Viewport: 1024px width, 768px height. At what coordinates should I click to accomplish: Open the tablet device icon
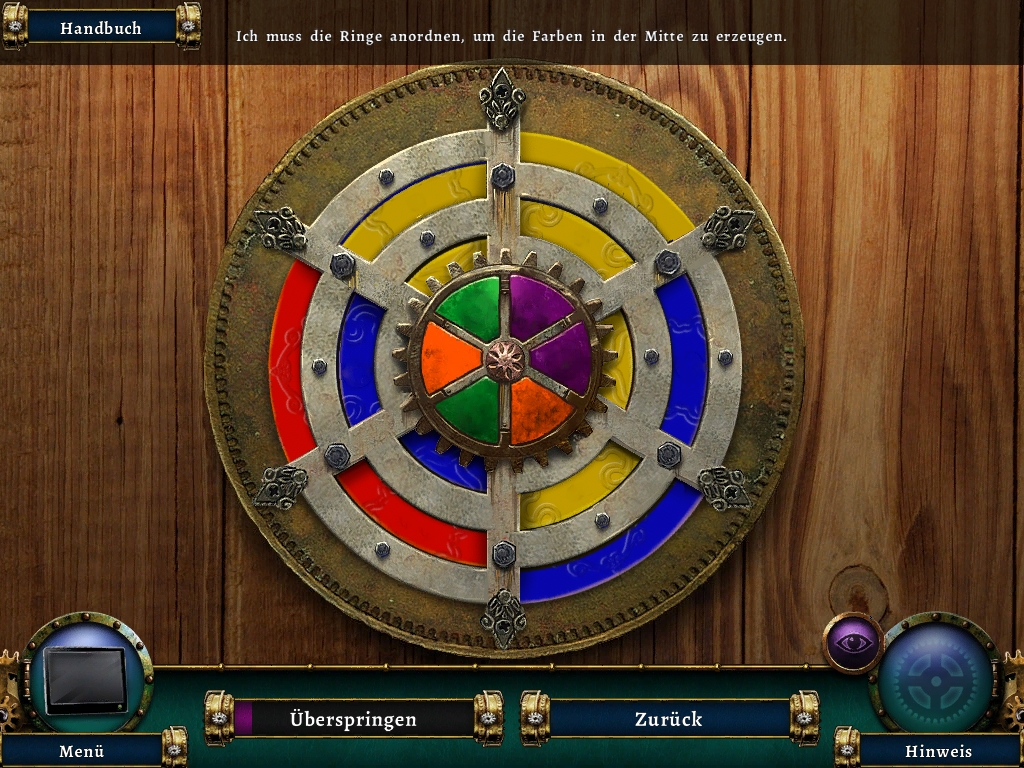coord(87,680)
